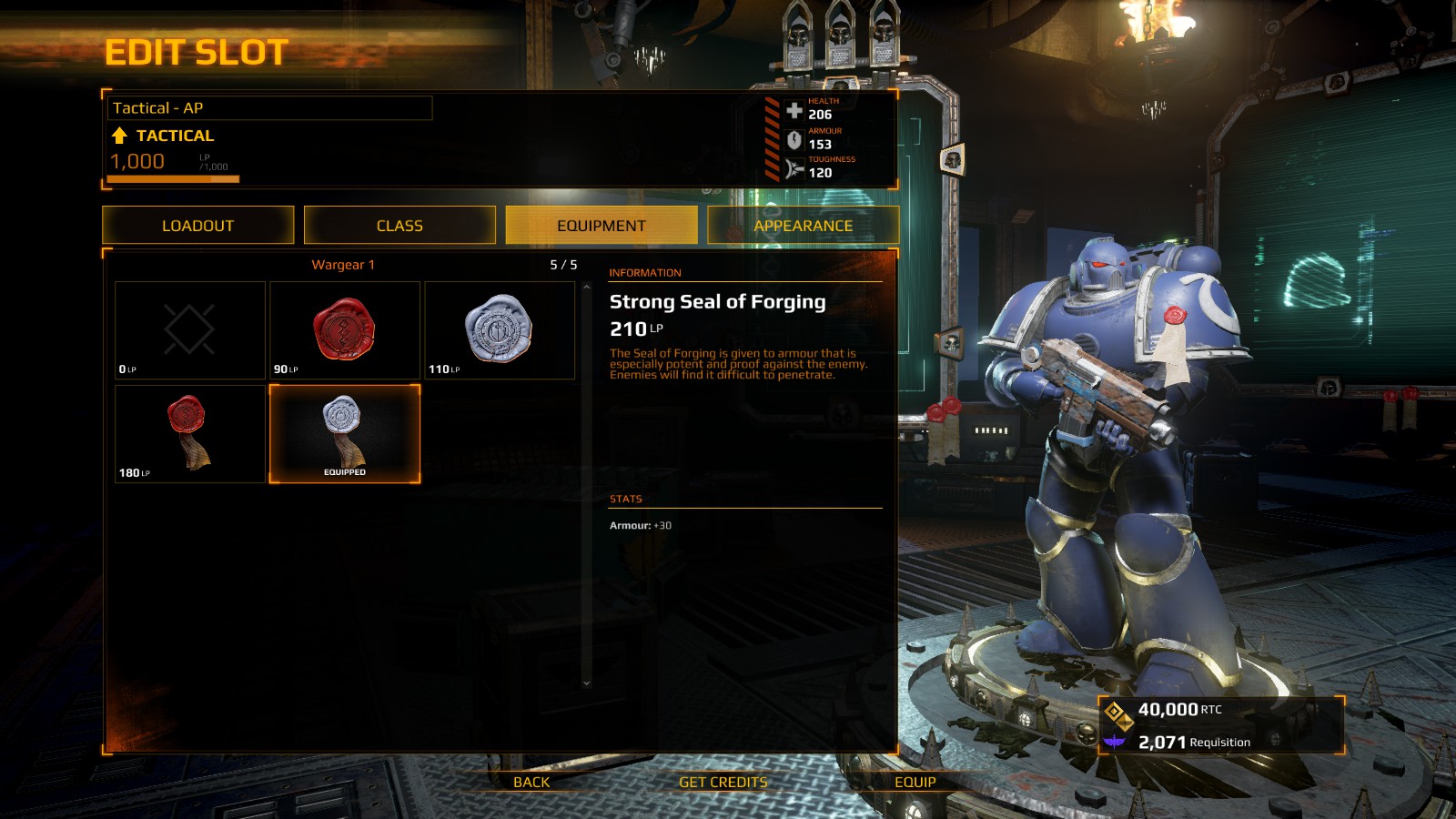Viewport: 1456px width, 819px height.
Task: Go to the Appearance tab
Action: pyautogui.click(x=803, y=226)
